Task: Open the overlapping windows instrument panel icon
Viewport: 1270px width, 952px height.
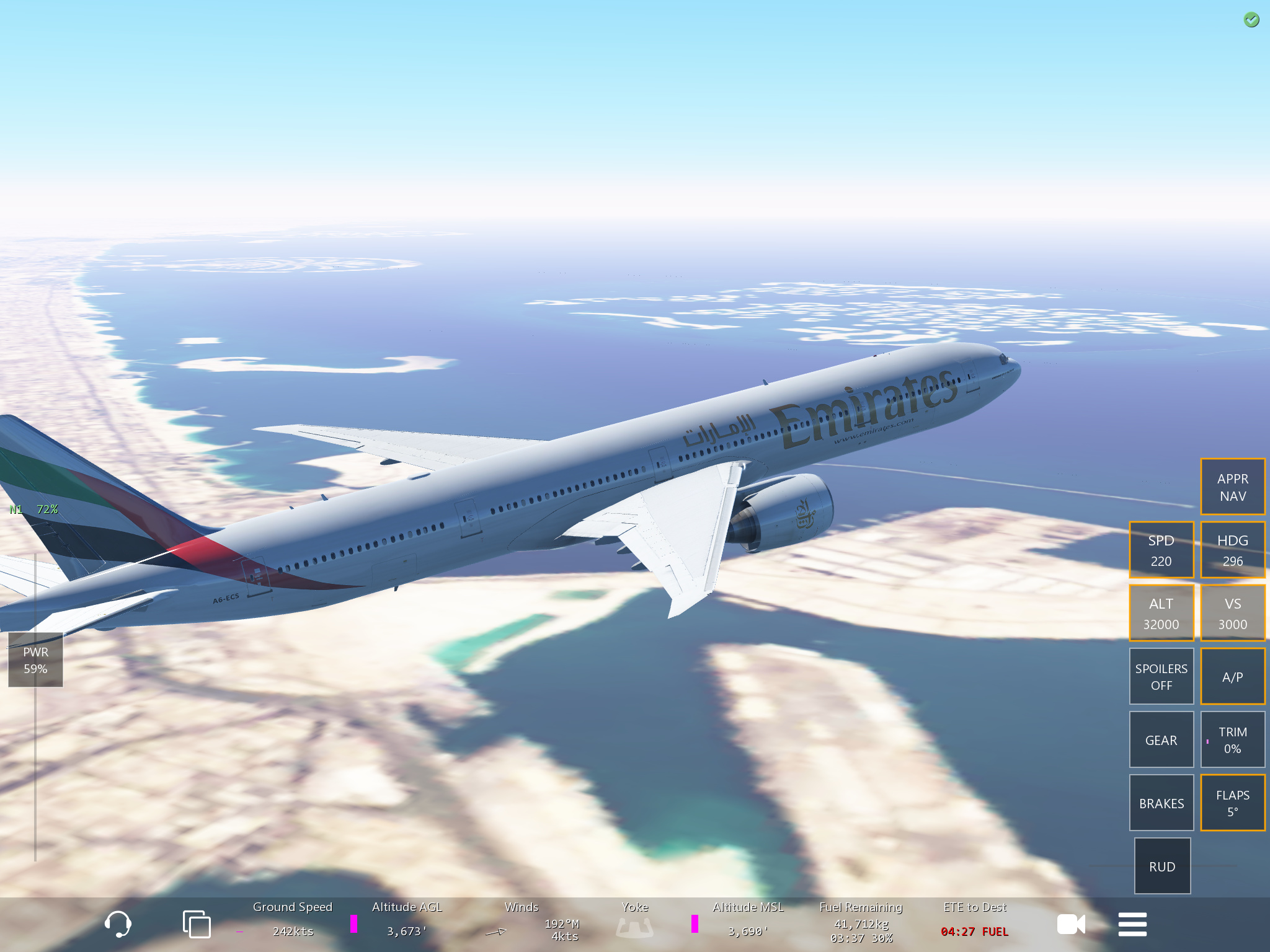Action: click(x=197, y=924)
